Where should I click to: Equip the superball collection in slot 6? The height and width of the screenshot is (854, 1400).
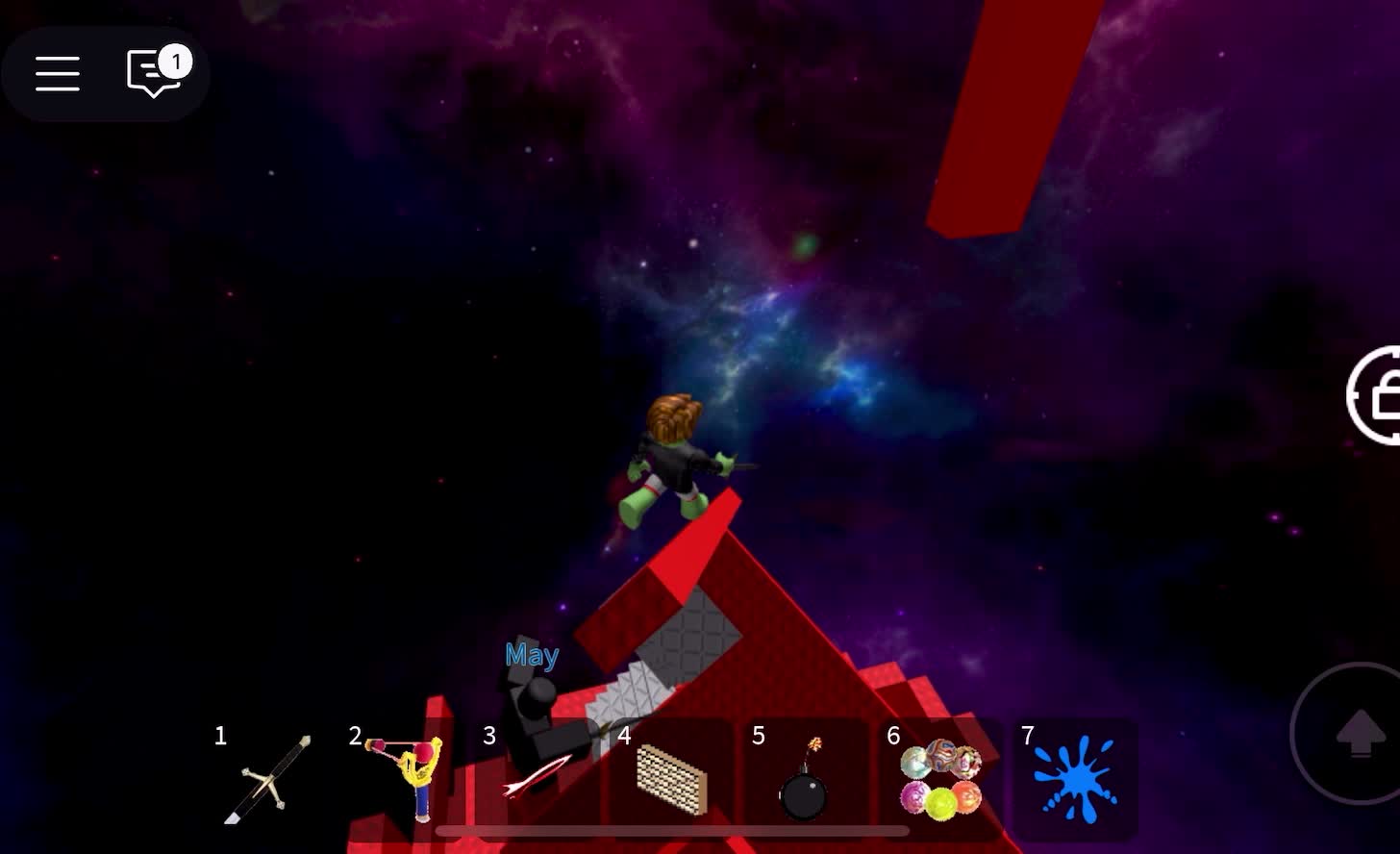point(939,779)
